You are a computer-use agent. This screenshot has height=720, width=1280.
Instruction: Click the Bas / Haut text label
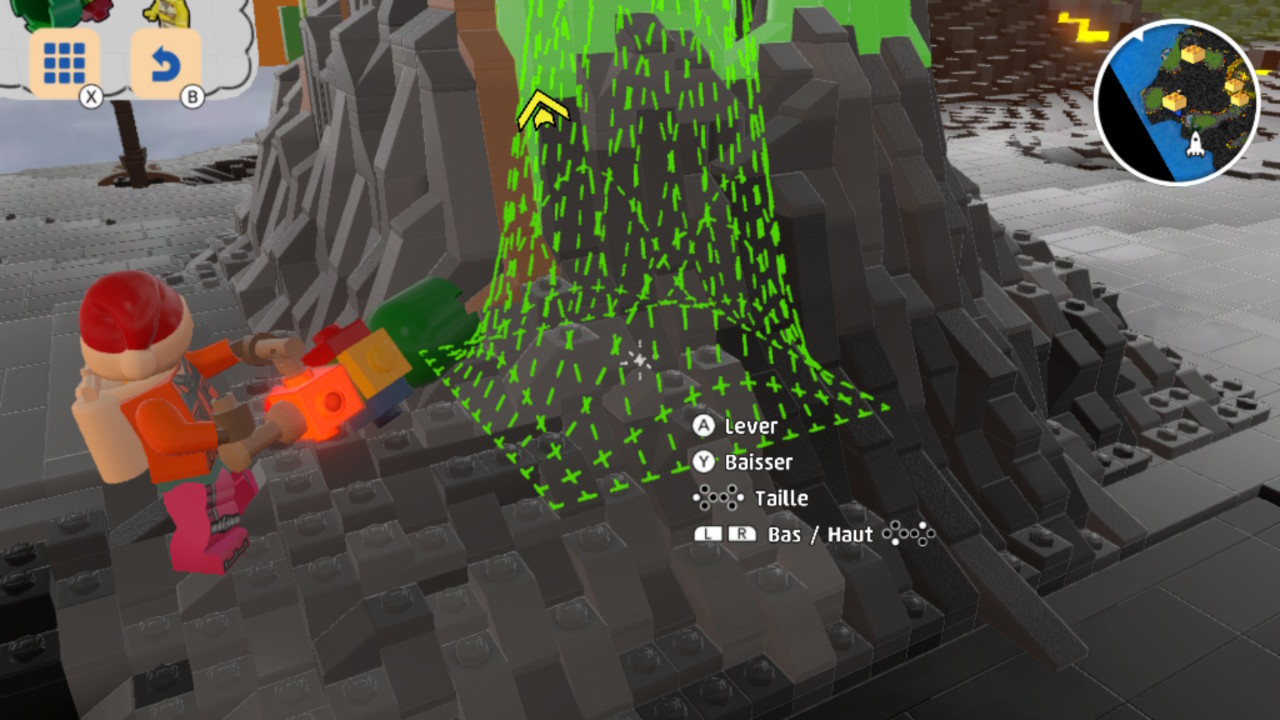(820, 534)
